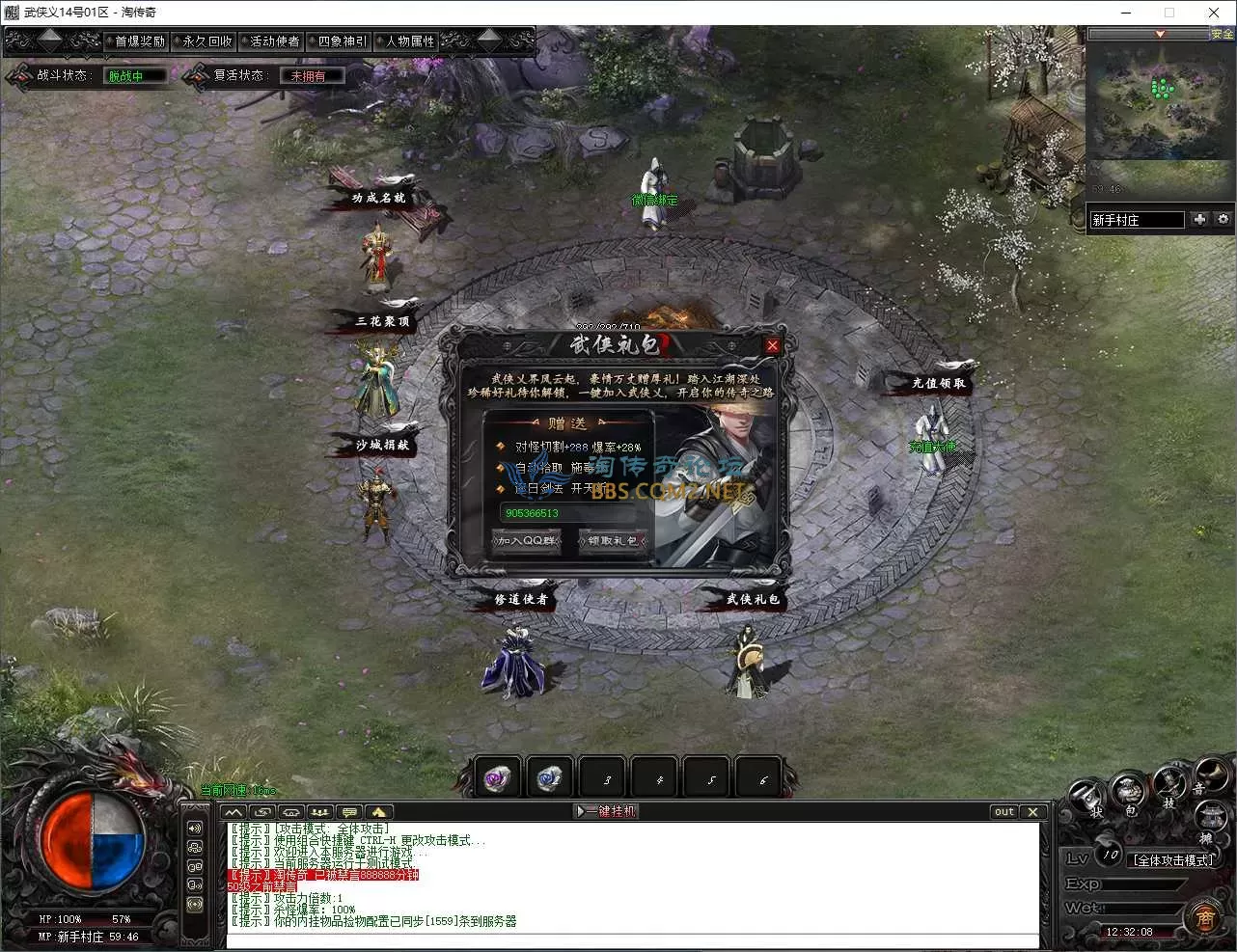Show the 人物属性 character attributes

pos(410,41)
